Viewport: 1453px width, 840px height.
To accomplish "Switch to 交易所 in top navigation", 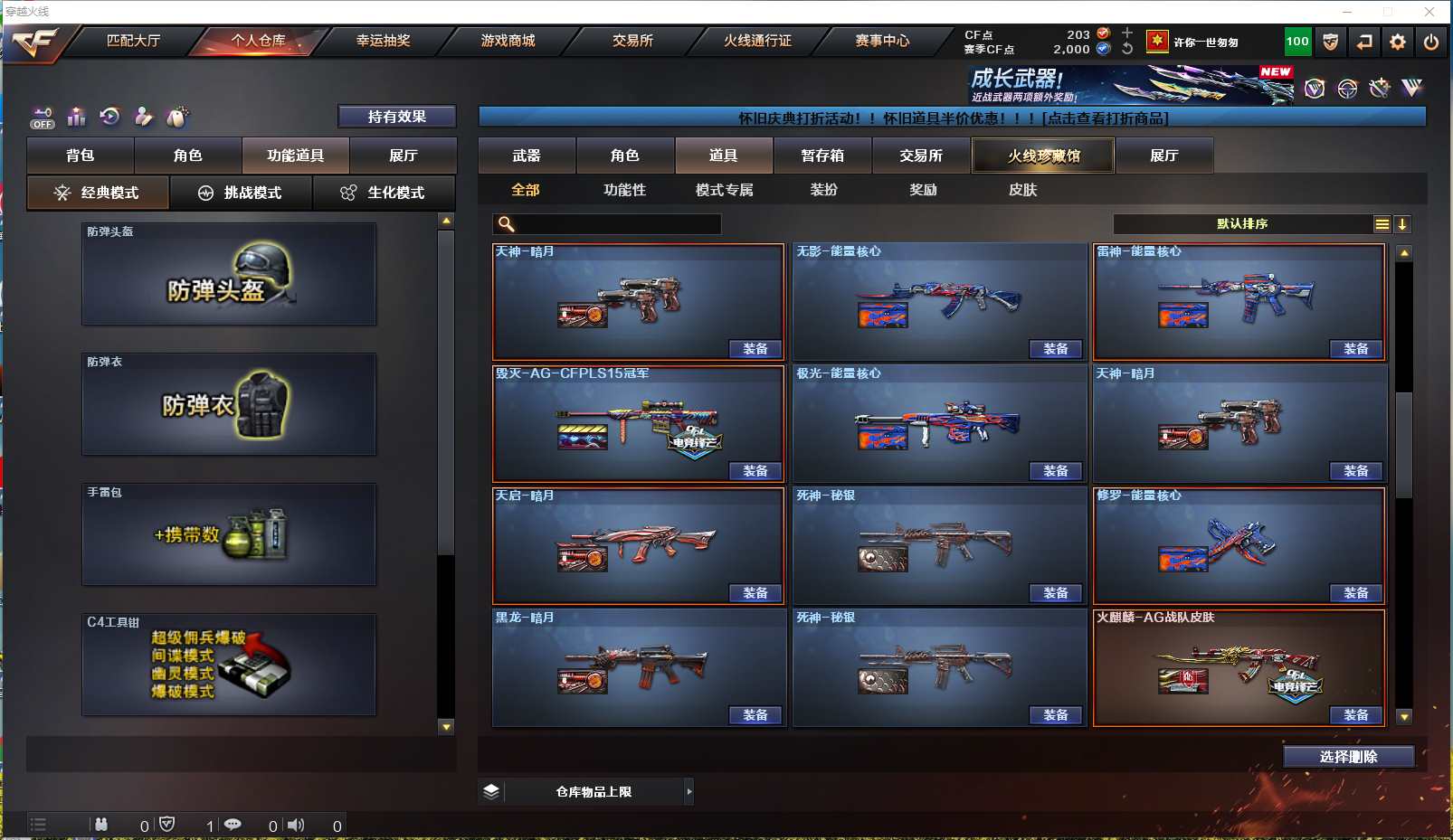I will pyautogui.click(x=632, y=41).
